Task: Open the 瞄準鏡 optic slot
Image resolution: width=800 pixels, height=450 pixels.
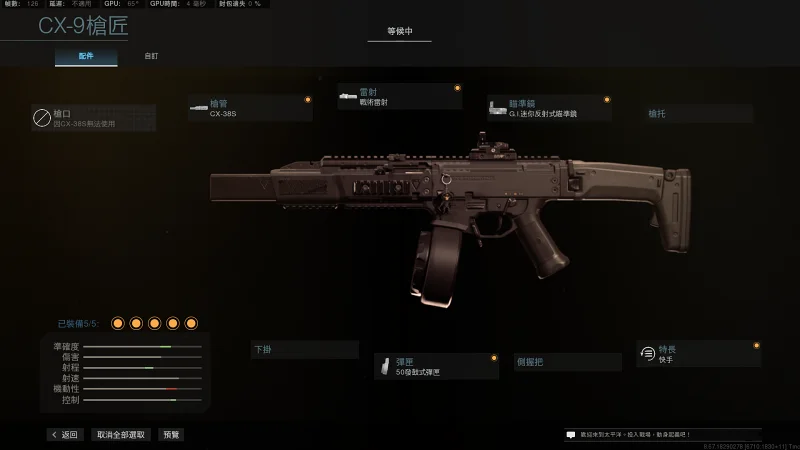Action: [x=548, y=108]
